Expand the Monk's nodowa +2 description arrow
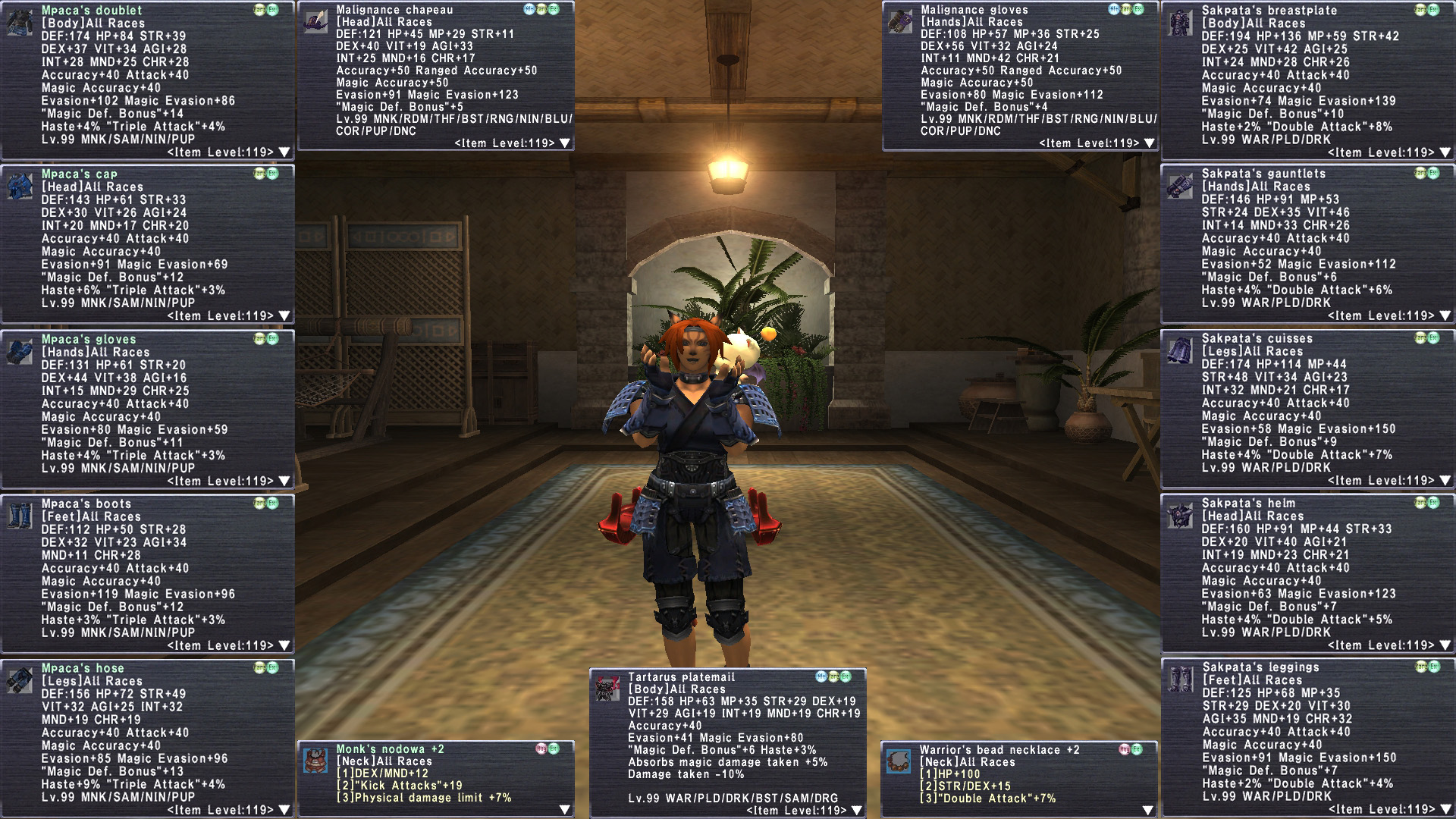This screenshot has width=1456, height=819. pyautogui.click(x=565, y=810)
